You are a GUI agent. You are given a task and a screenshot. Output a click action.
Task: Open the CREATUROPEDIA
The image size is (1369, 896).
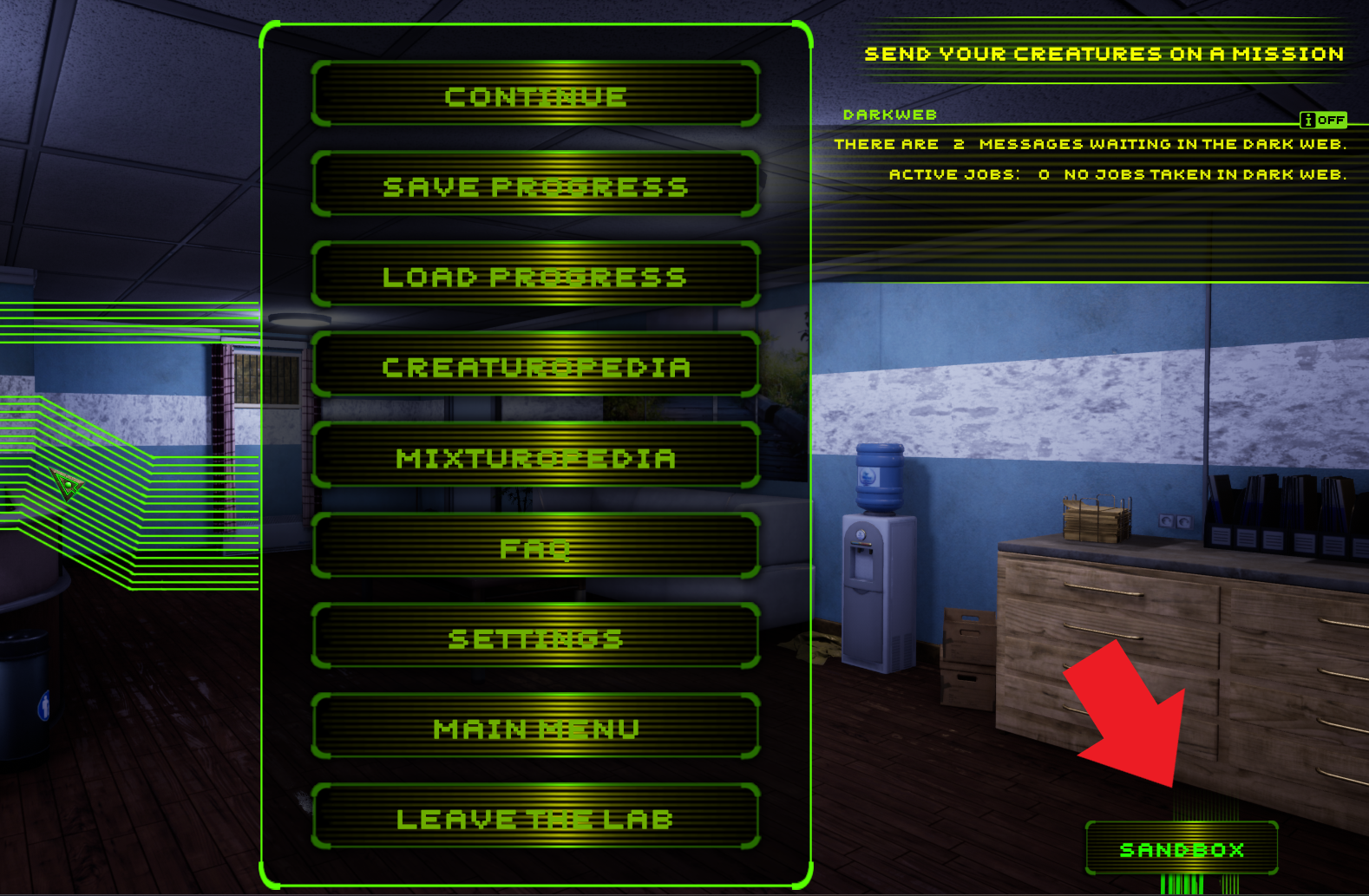[x=536, y=366]
